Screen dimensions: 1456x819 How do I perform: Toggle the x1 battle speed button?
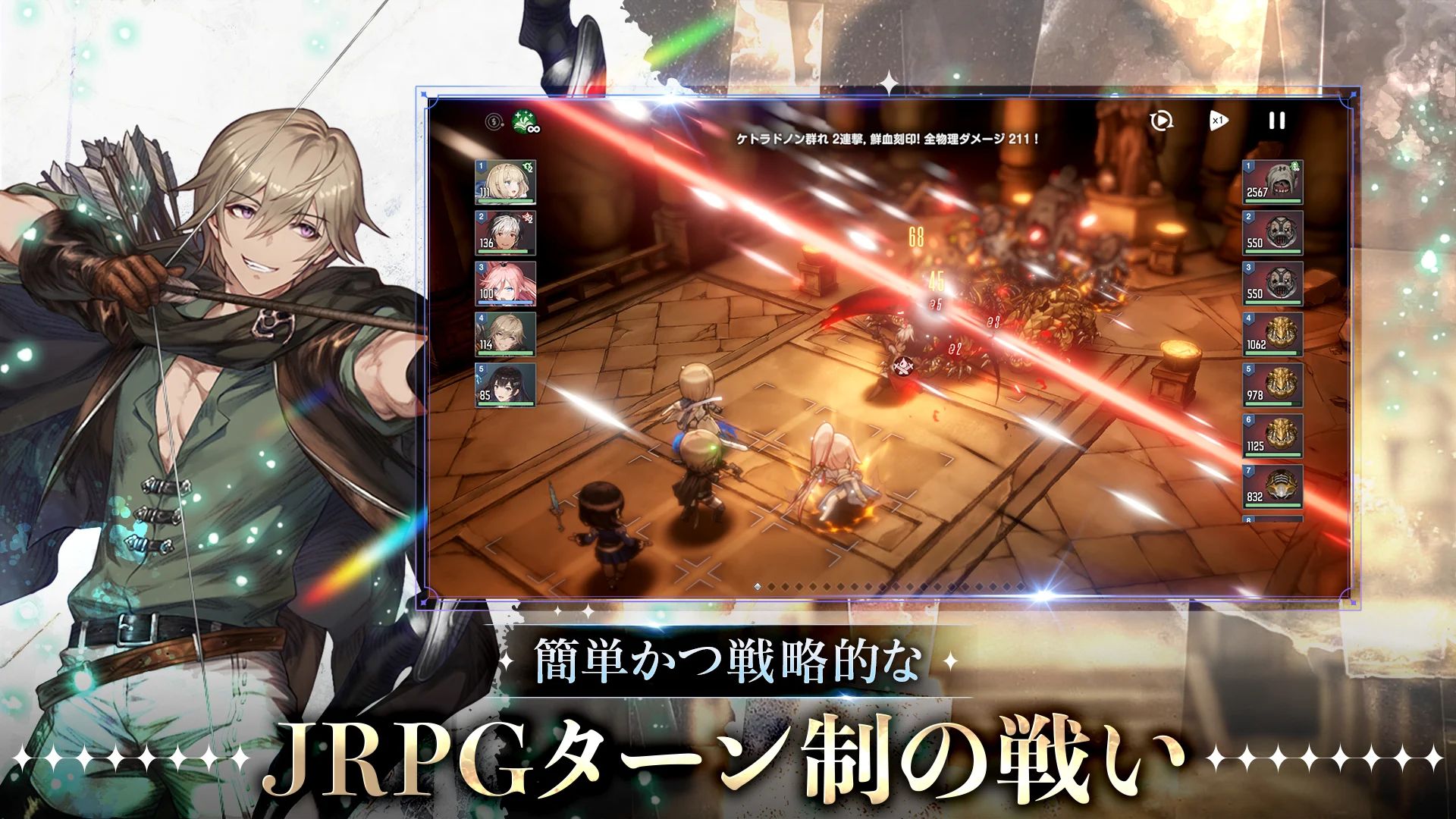click(x=1218, y=121)
